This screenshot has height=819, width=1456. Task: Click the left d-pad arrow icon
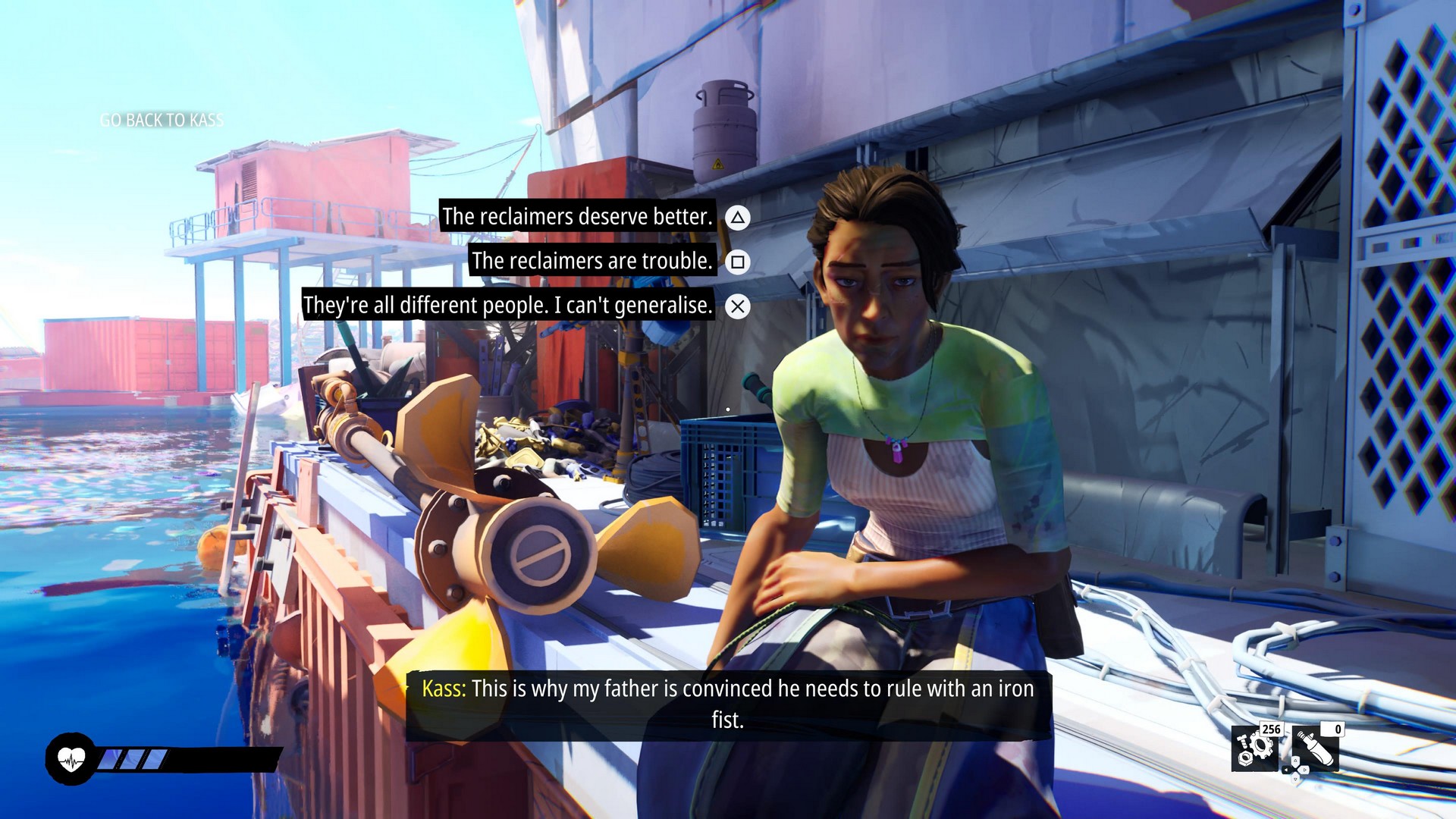coord(1286,770)
